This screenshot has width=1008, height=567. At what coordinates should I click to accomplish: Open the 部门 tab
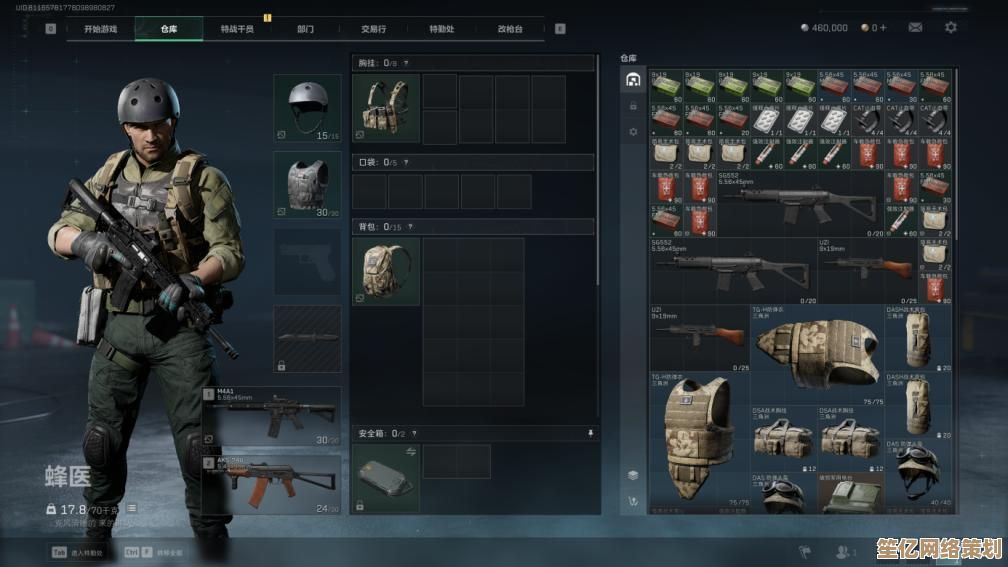(305, 29)
